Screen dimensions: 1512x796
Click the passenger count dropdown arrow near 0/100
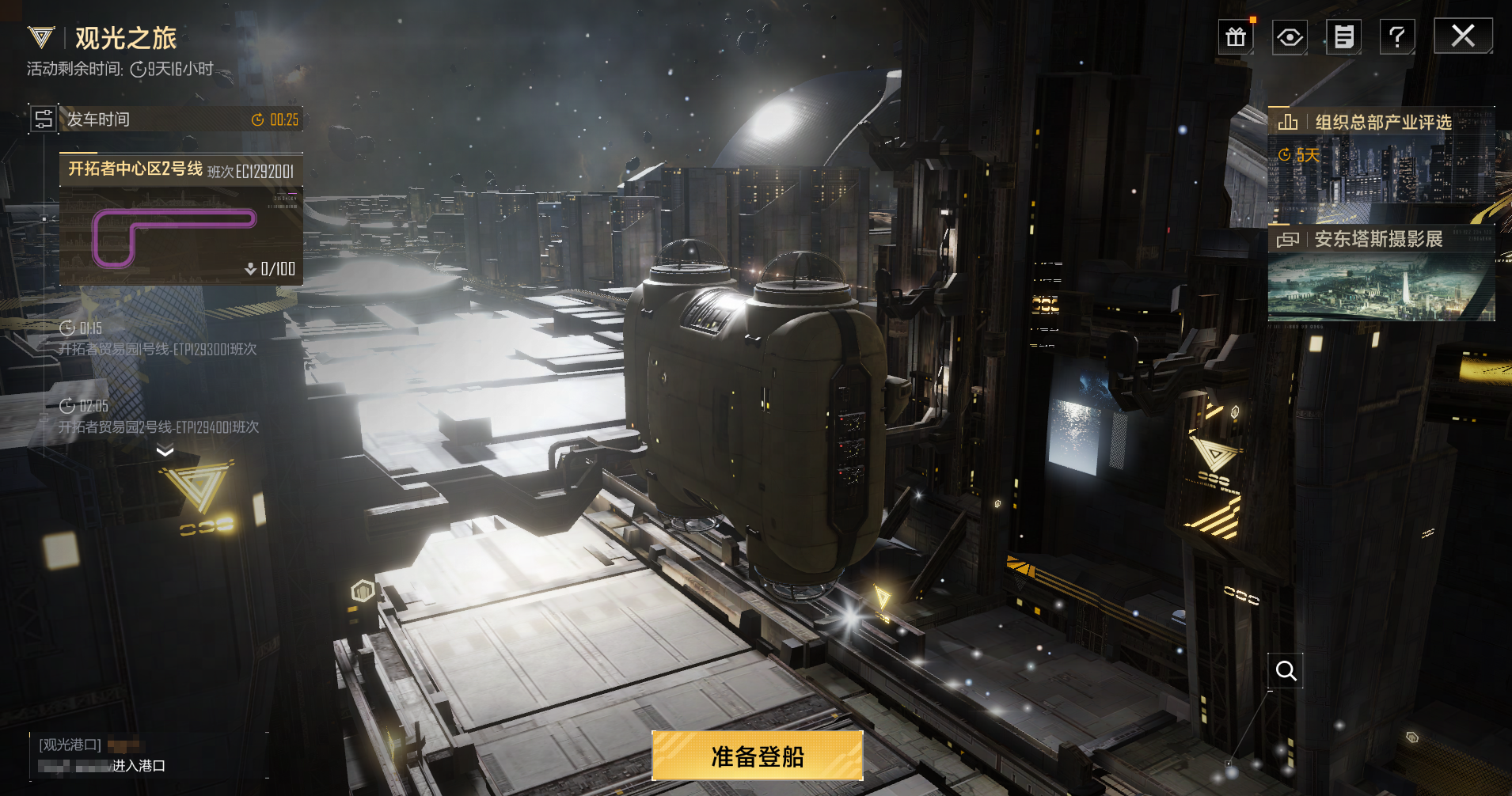click(x=251, y=268)
